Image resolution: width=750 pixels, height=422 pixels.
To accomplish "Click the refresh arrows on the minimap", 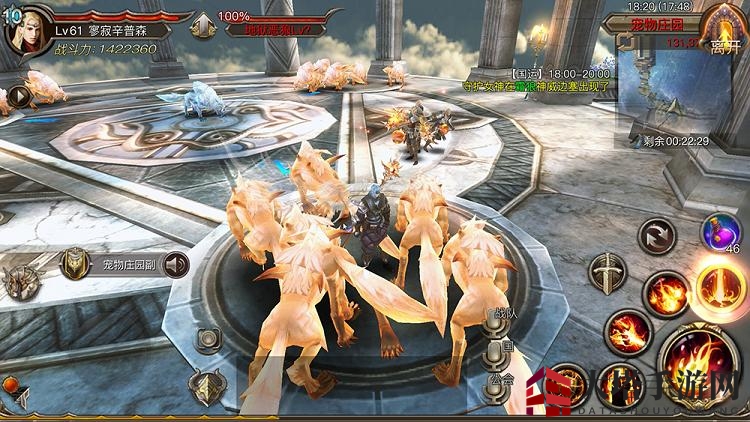I will [x=626, y=42].
